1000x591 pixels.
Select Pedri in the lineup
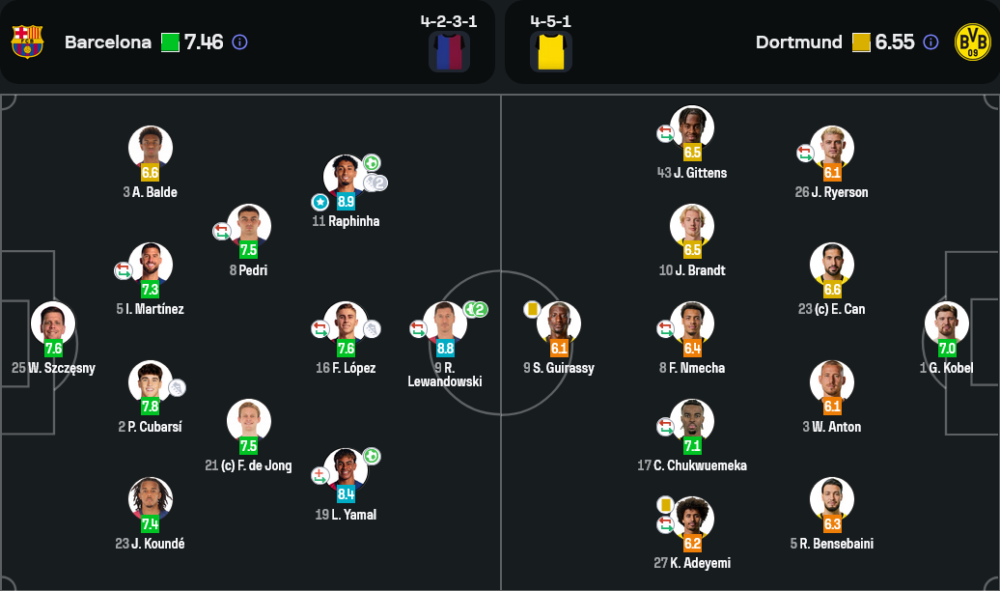pyautogui.click(x=248, y=226)
